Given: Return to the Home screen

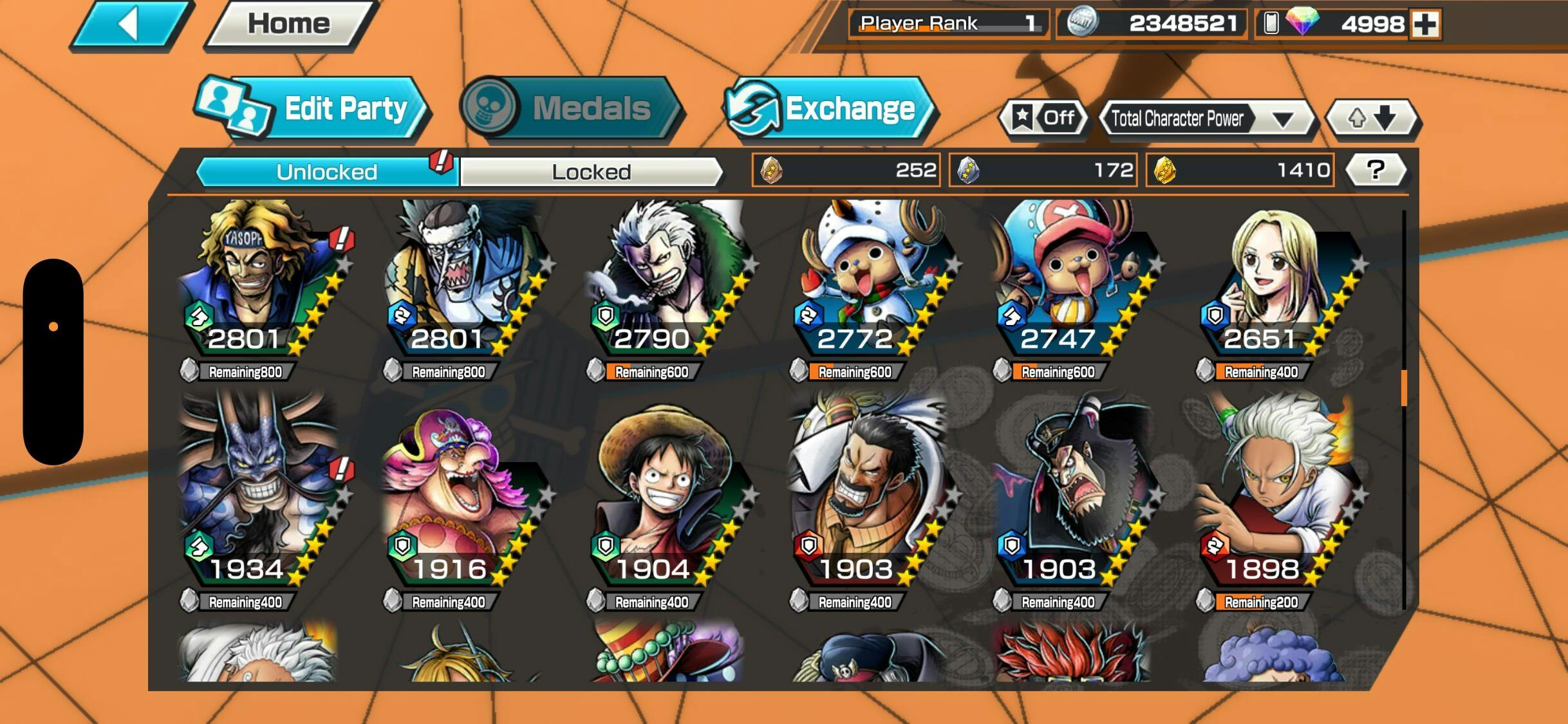Looking at the screenshot, I should click(x=290, y=24).
